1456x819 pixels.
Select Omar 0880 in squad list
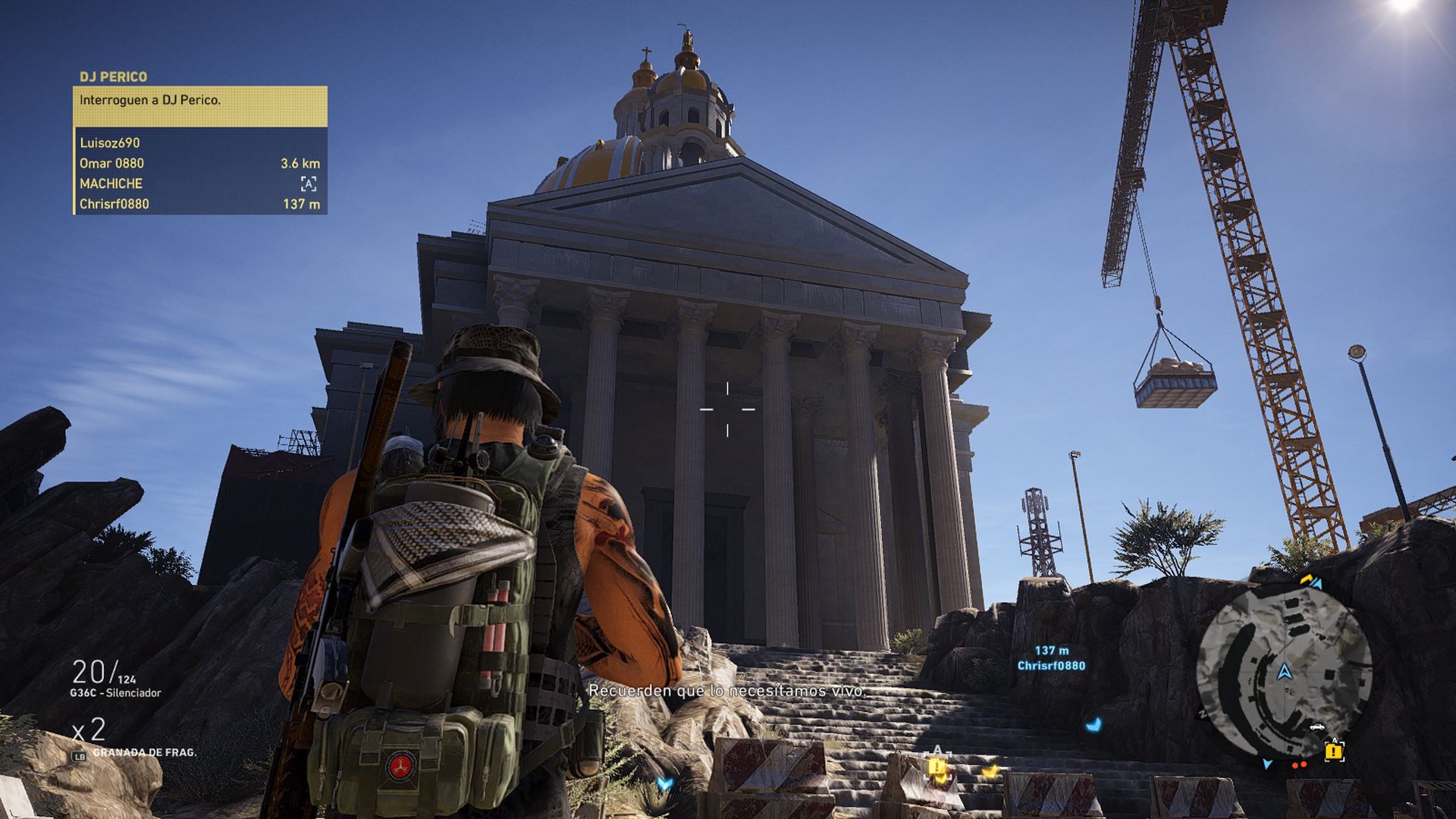(112, 164)
